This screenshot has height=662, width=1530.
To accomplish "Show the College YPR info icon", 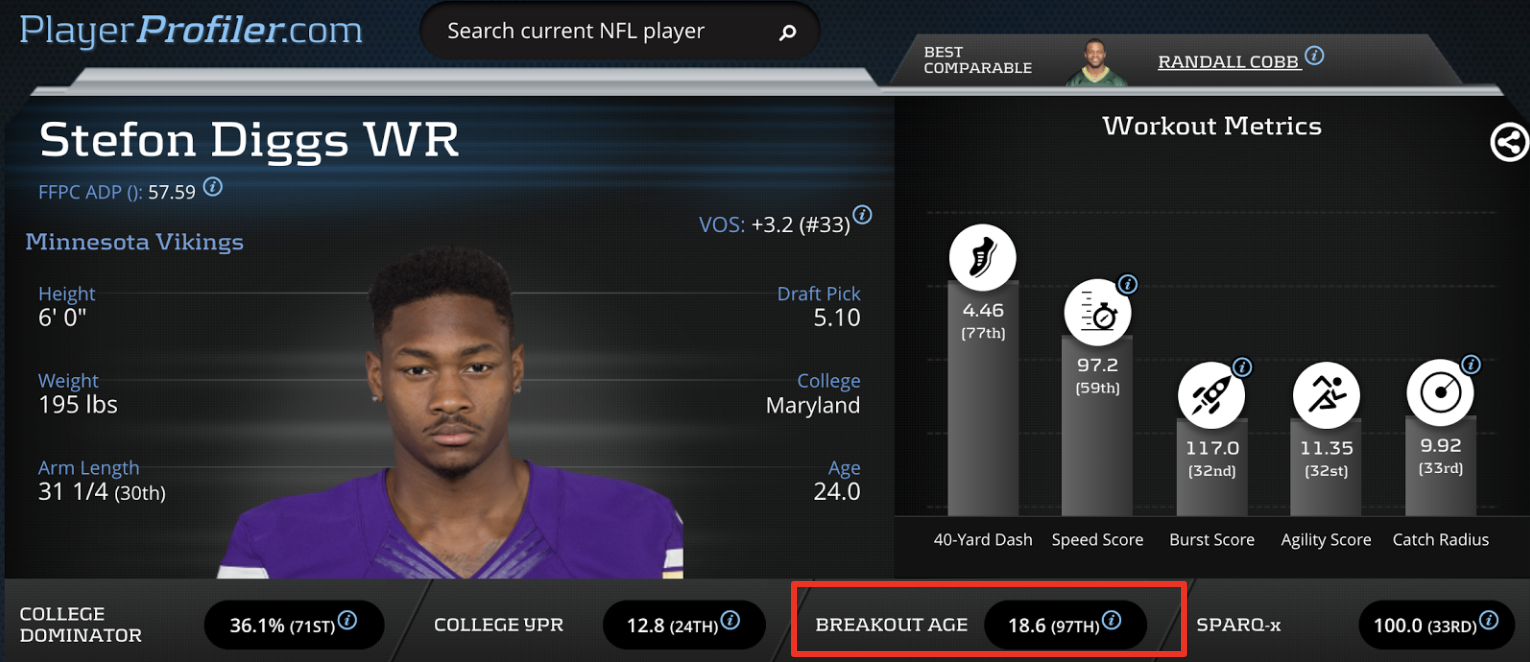I will 730,620.
